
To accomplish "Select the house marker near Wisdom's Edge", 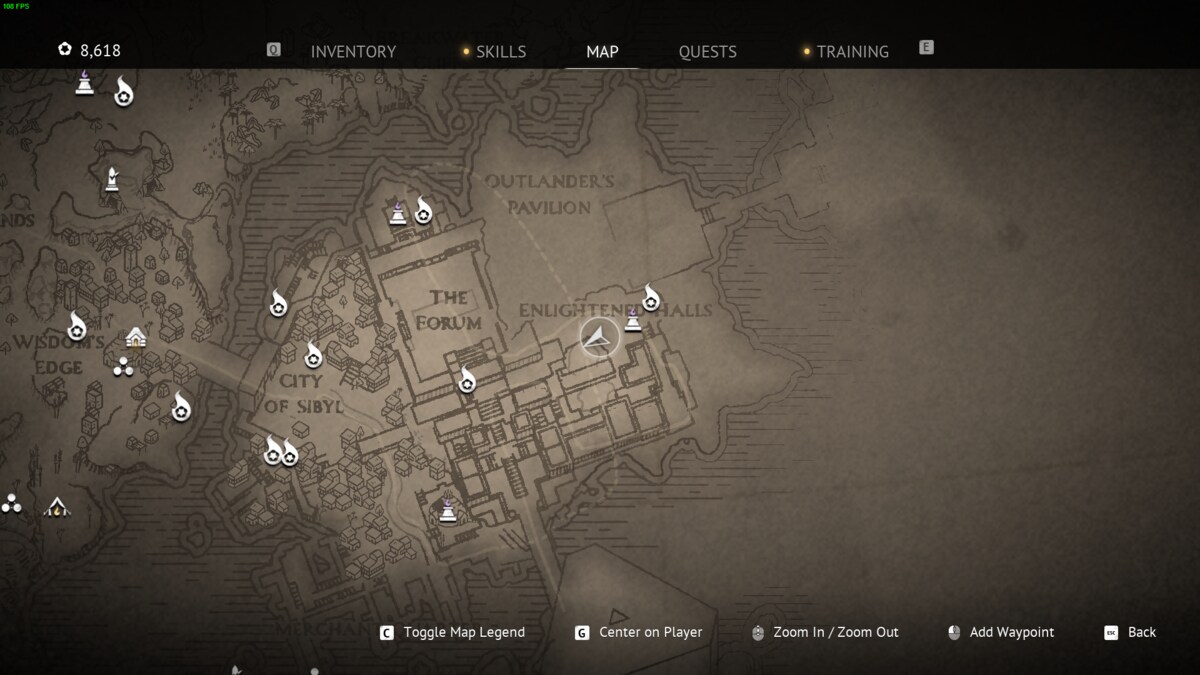I will tap(136, 337).
